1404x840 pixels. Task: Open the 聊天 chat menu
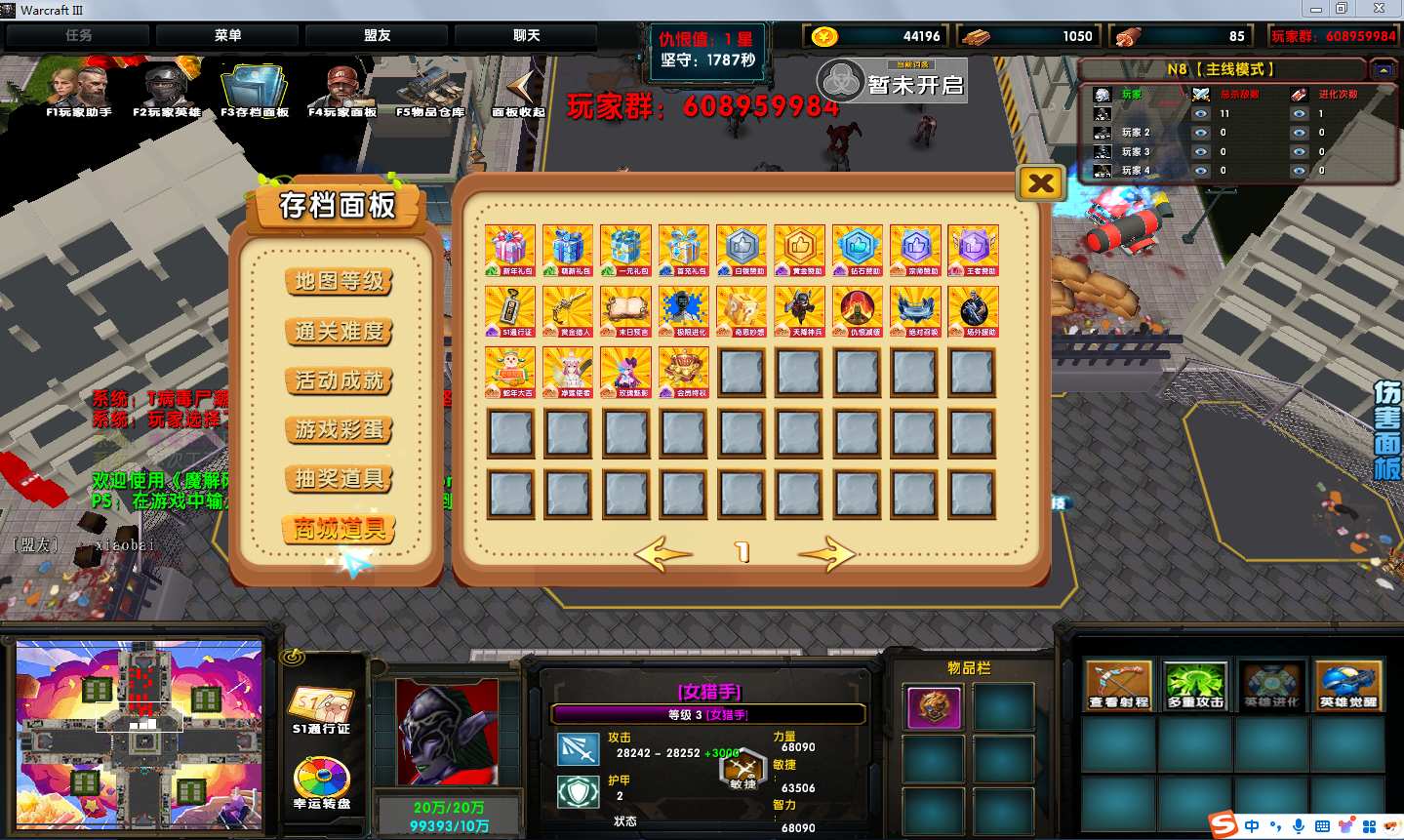pos(526,36)
